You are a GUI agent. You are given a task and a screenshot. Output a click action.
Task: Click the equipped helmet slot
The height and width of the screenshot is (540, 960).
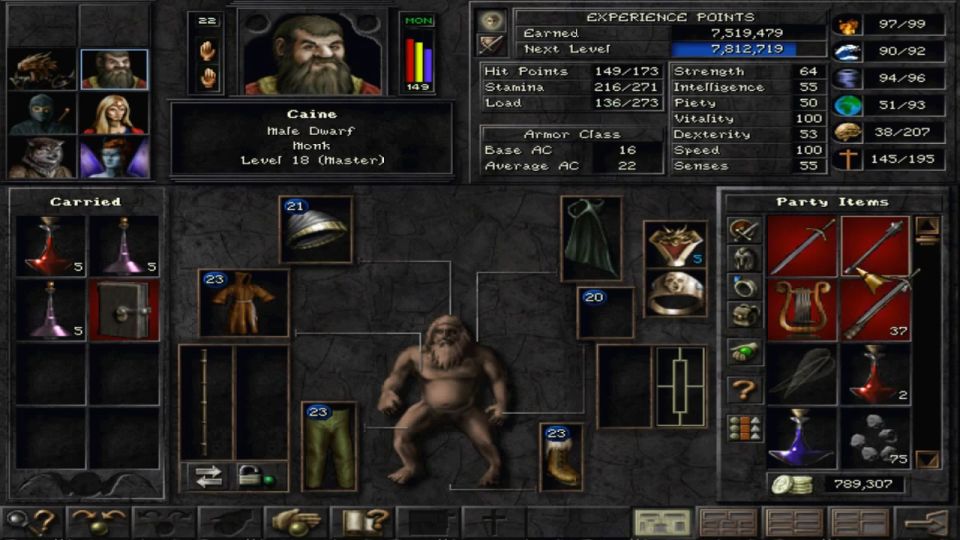(316, 229)
